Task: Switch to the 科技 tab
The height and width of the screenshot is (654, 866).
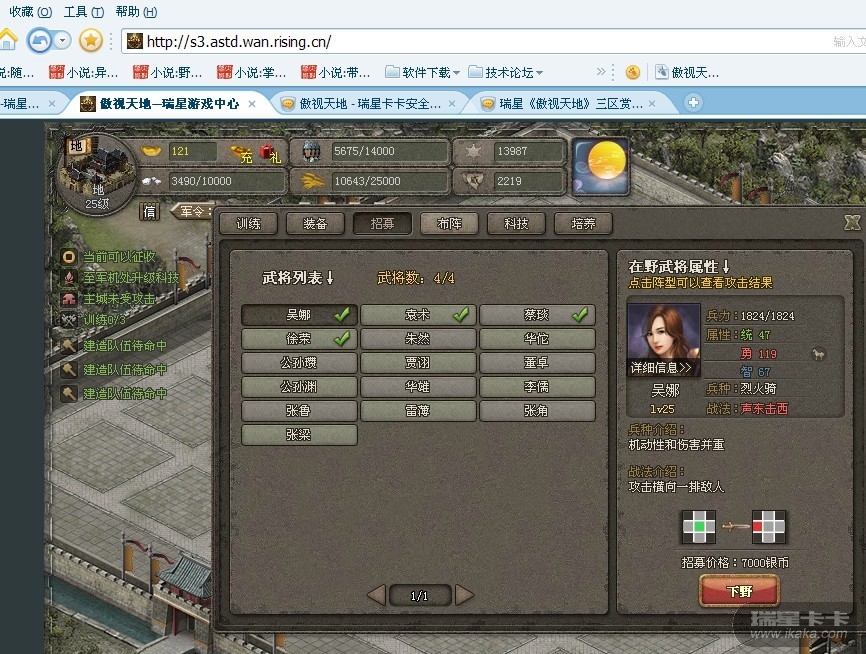Action: (x=516, y=224)
